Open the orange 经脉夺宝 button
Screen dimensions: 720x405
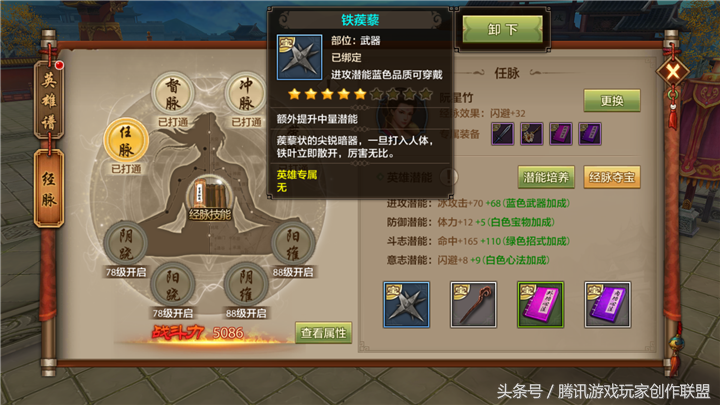click(x=611, y=177)
